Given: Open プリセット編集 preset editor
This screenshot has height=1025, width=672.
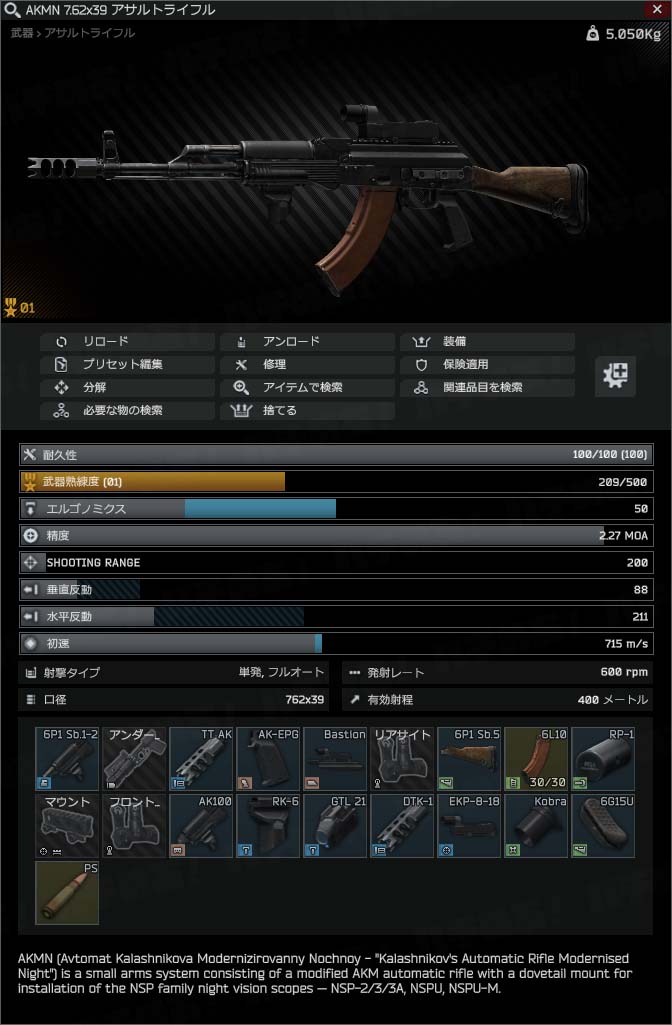Looking at the screenshot, I should pyautogui.click(x=127, y=364).
